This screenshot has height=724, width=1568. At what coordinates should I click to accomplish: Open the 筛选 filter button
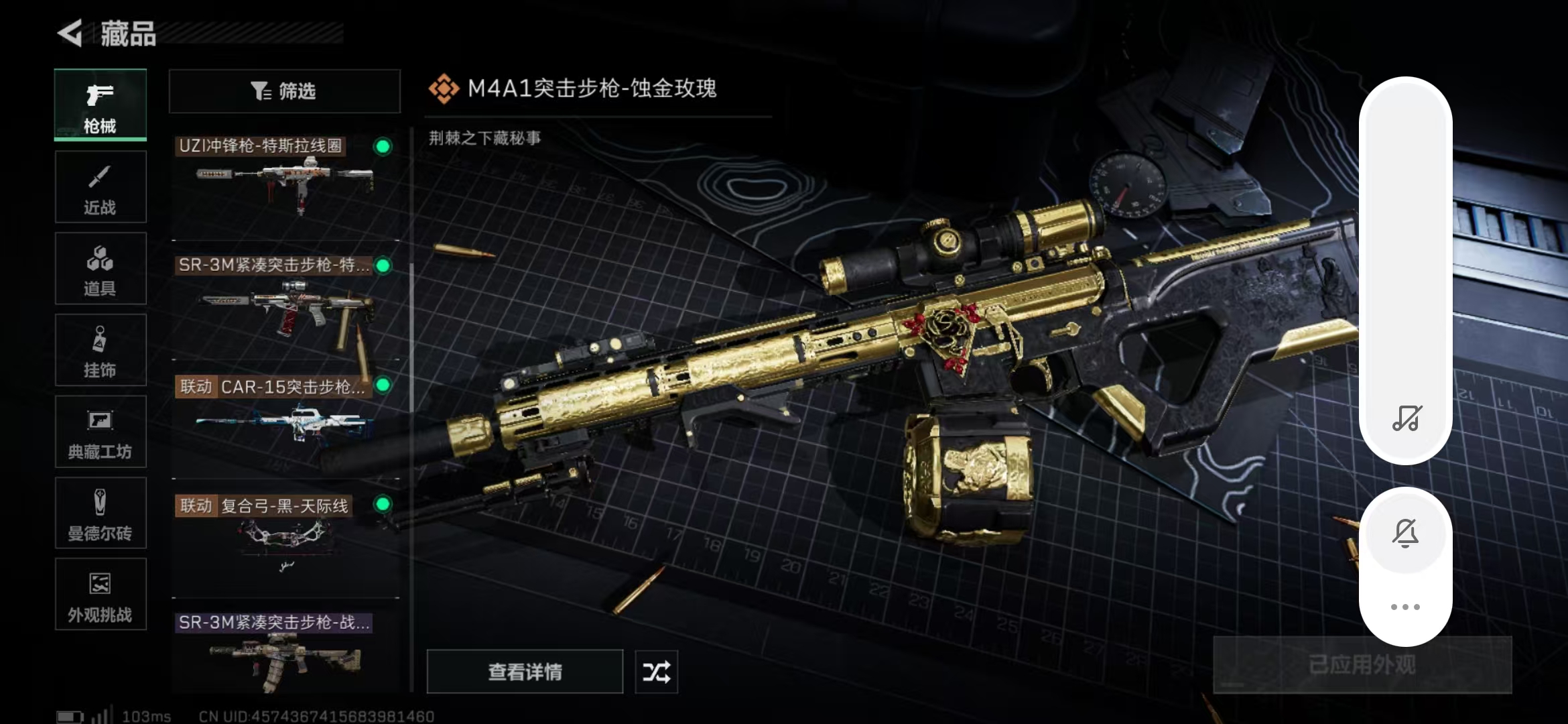[285, 91]
